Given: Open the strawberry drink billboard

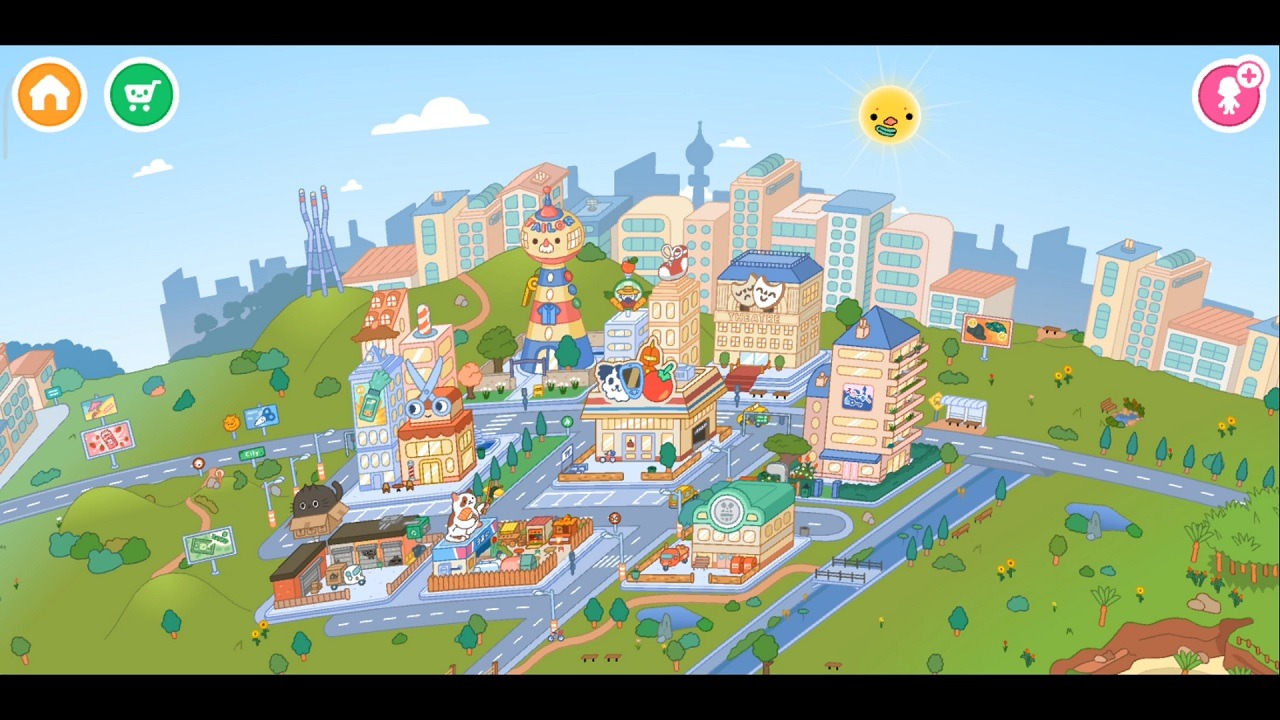Looking at the screenshot, I should (x=108, y=438).
